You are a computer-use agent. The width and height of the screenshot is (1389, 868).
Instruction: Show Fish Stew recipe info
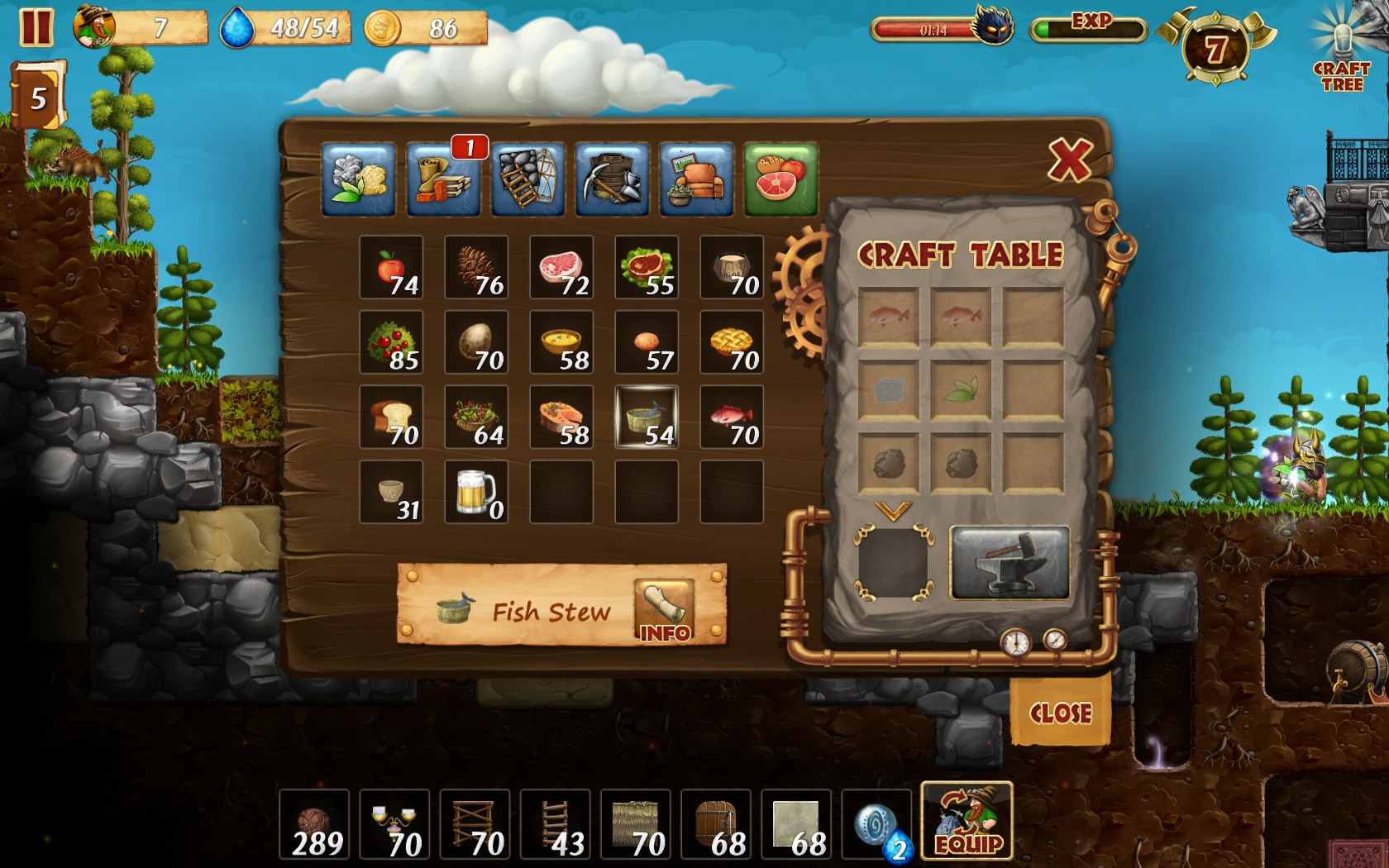click(664, 612)
